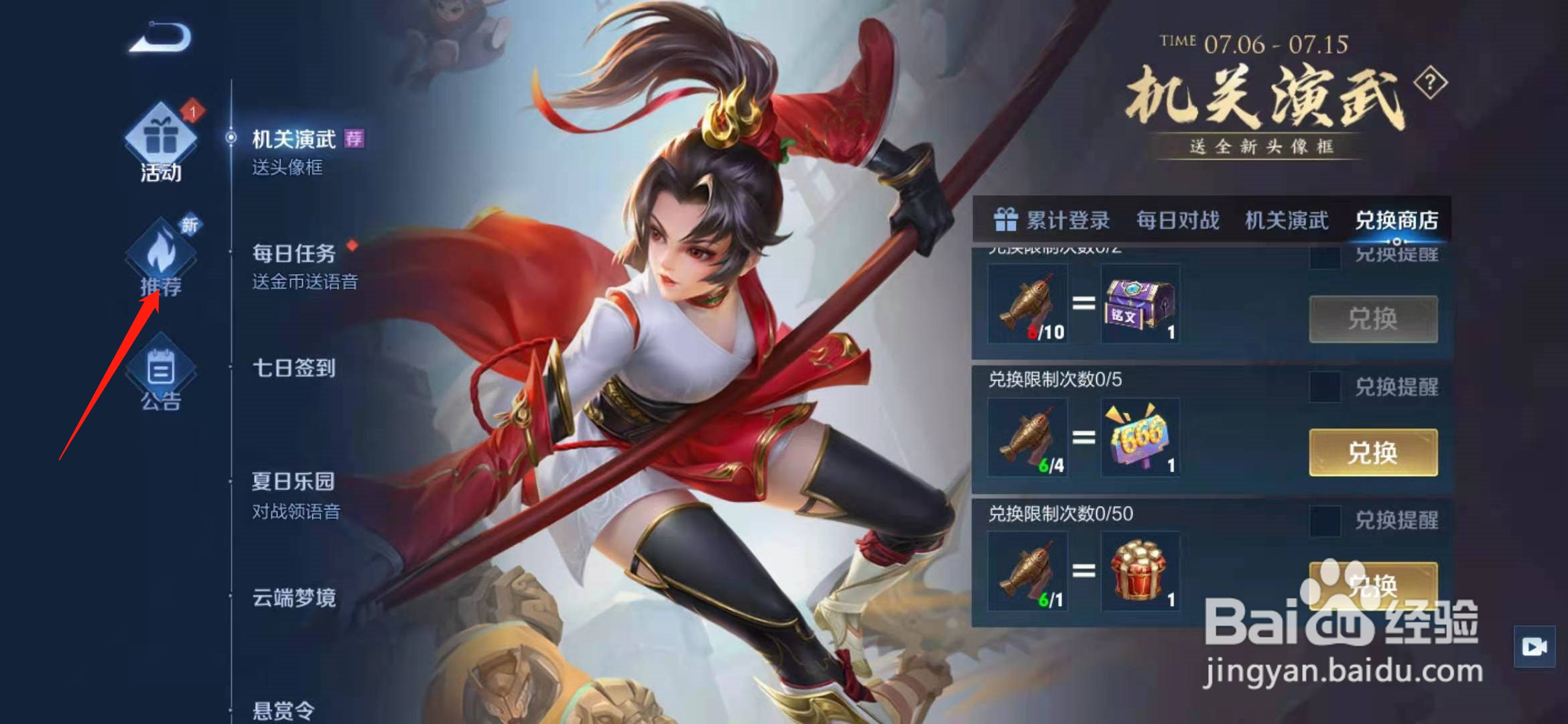
Task: Click the highlighted 兑换 button for 666 item
Action: click(1373, 452)
